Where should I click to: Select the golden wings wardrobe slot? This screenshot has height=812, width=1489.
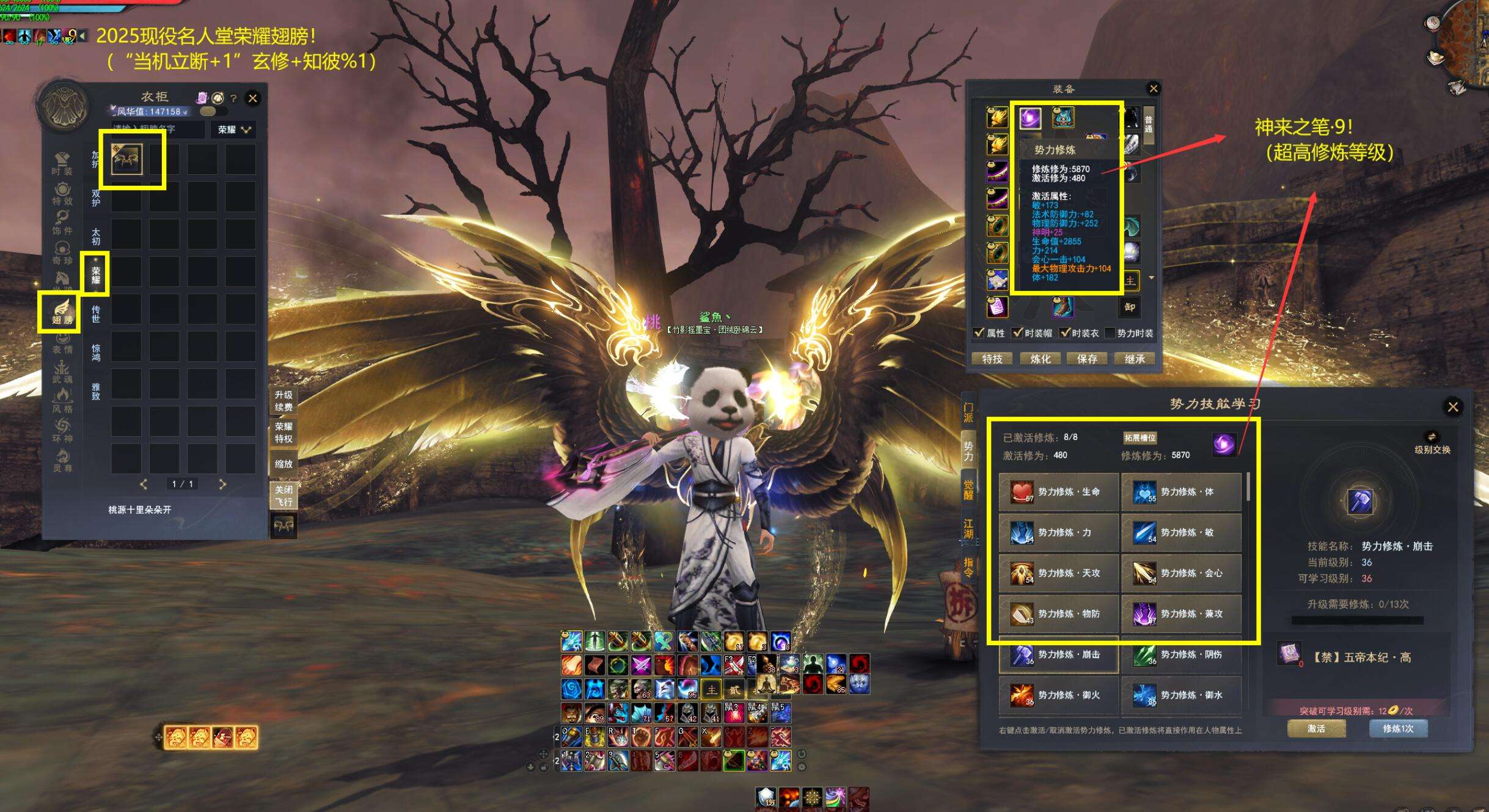click(127, 159)
